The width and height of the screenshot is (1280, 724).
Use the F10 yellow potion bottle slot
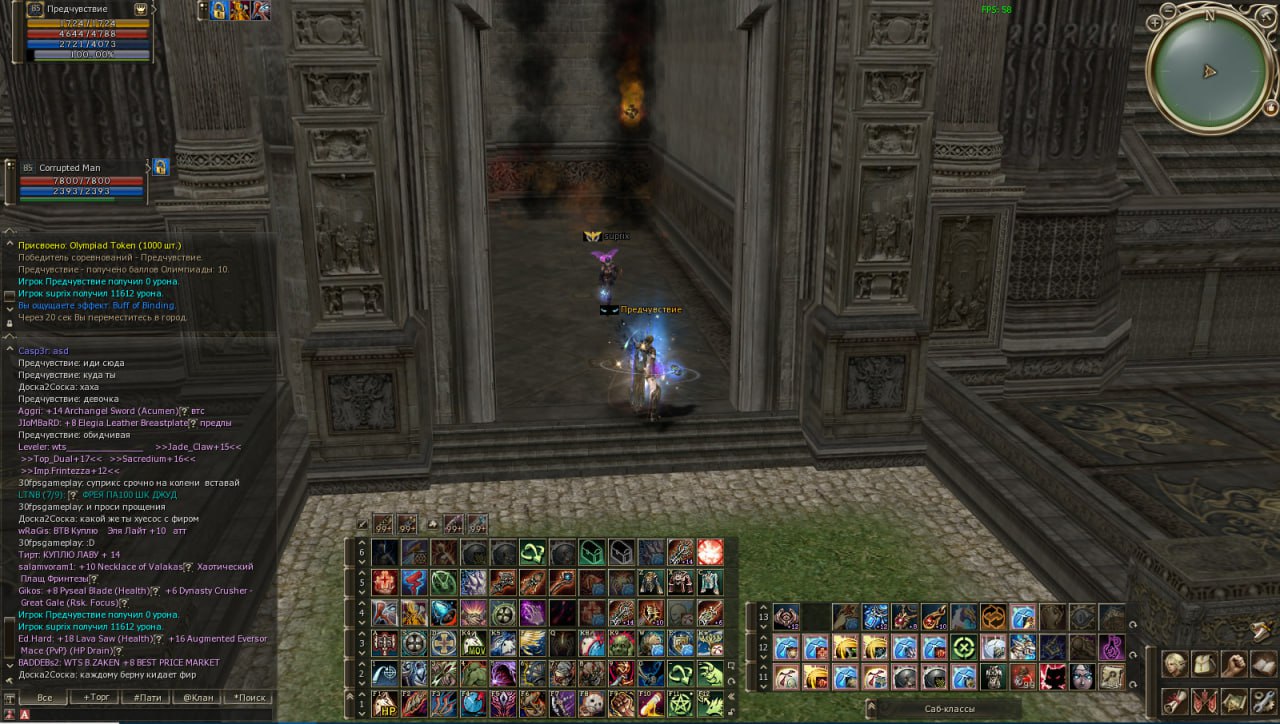tap(652, 703)
